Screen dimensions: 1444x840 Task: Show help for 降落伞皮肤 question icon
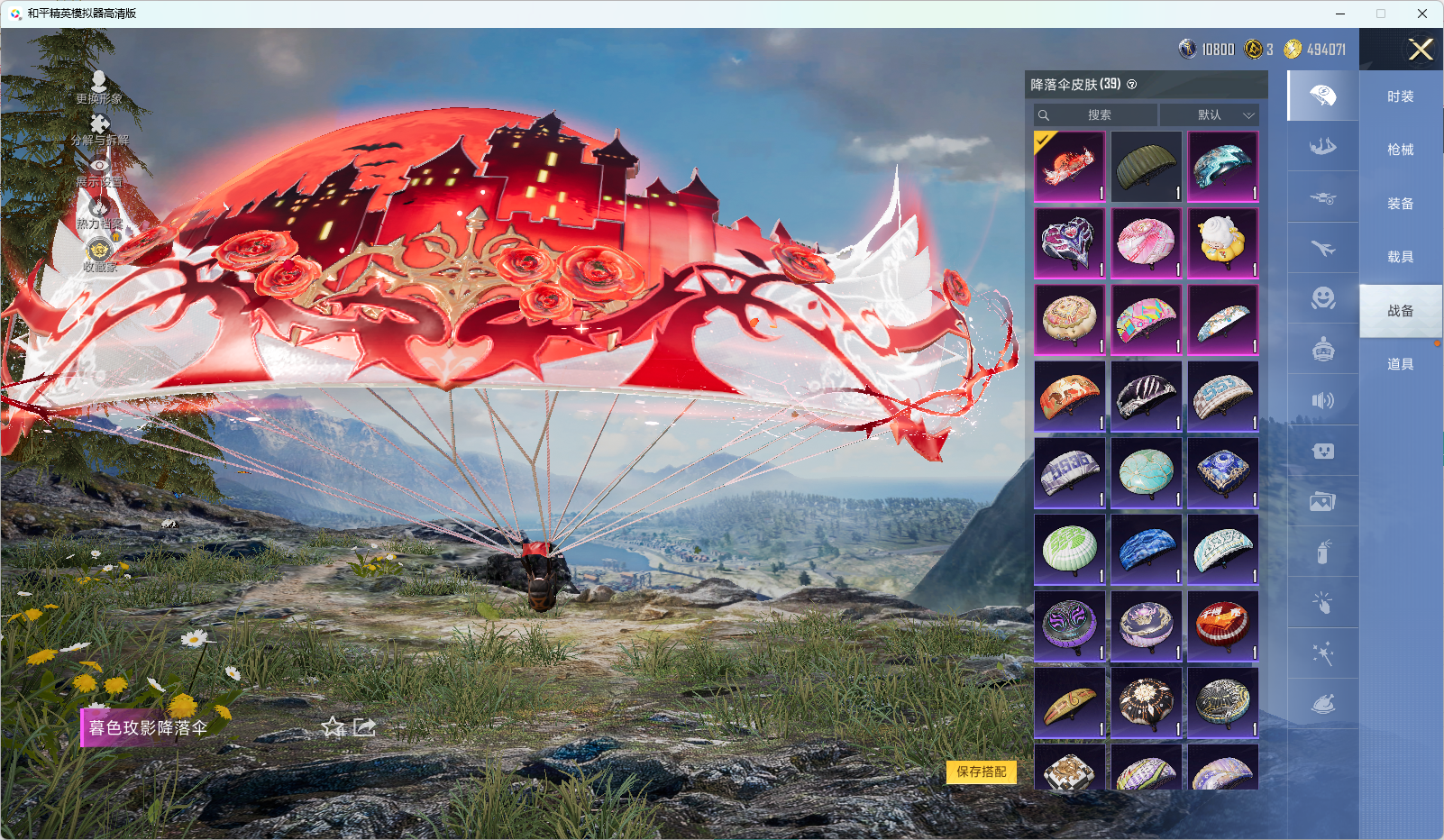(x=1132, y=85)
